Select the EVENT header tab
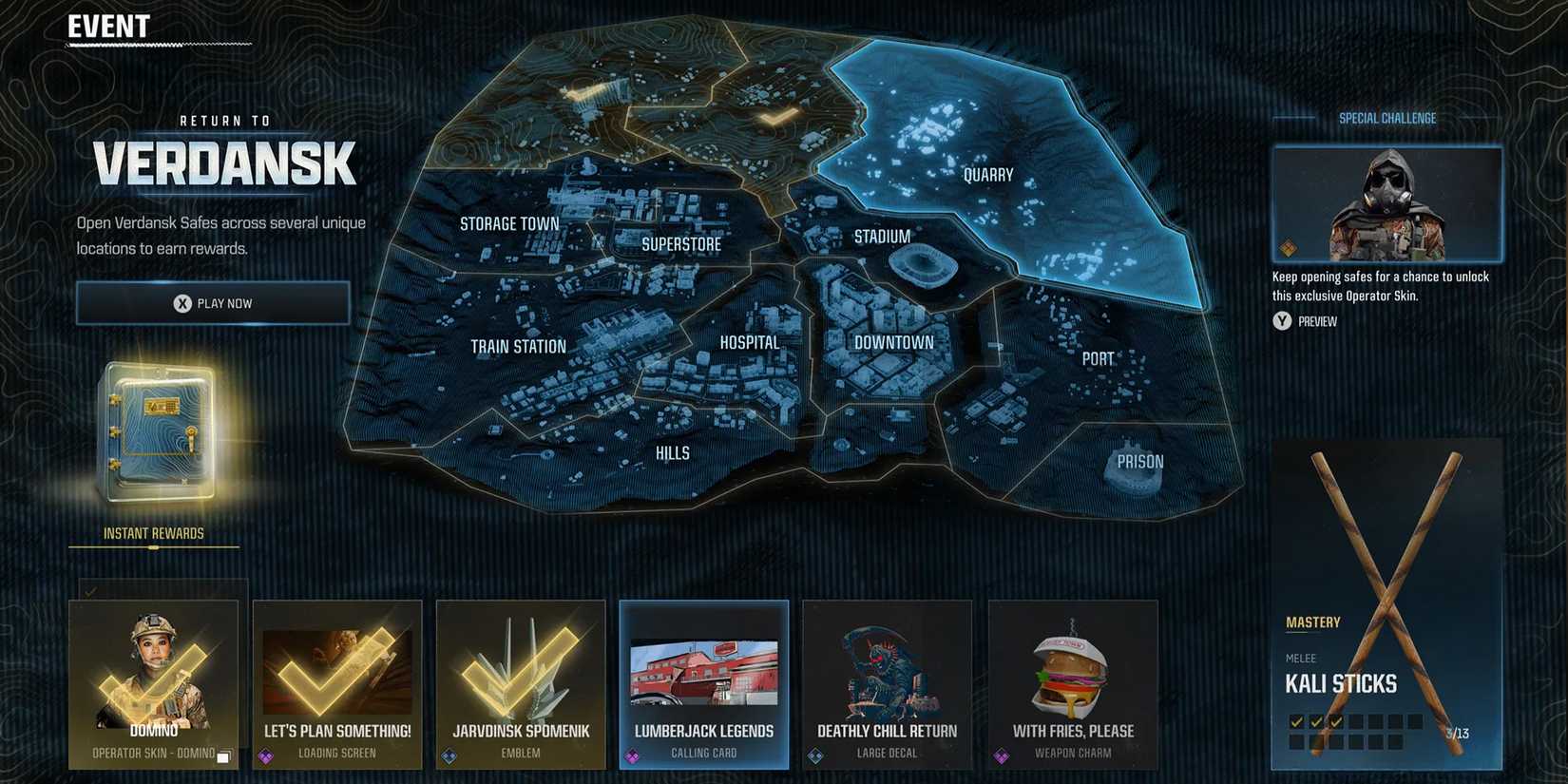The width and height of the screenshot is (1568, 784). 107,27
